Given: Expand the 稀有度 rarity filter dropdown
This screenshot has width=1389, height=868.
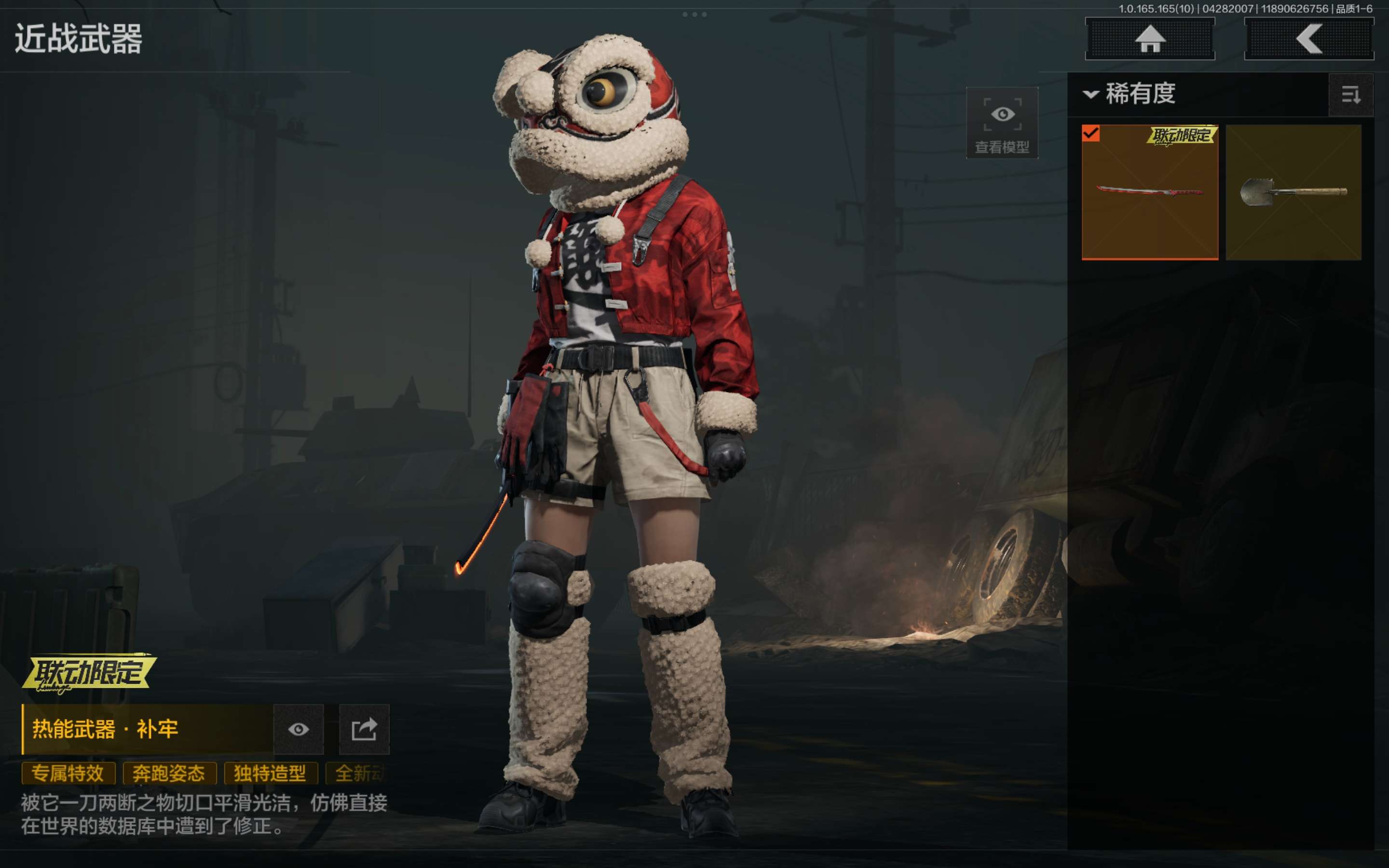Looking at the screenshot, I should 1130,94.
